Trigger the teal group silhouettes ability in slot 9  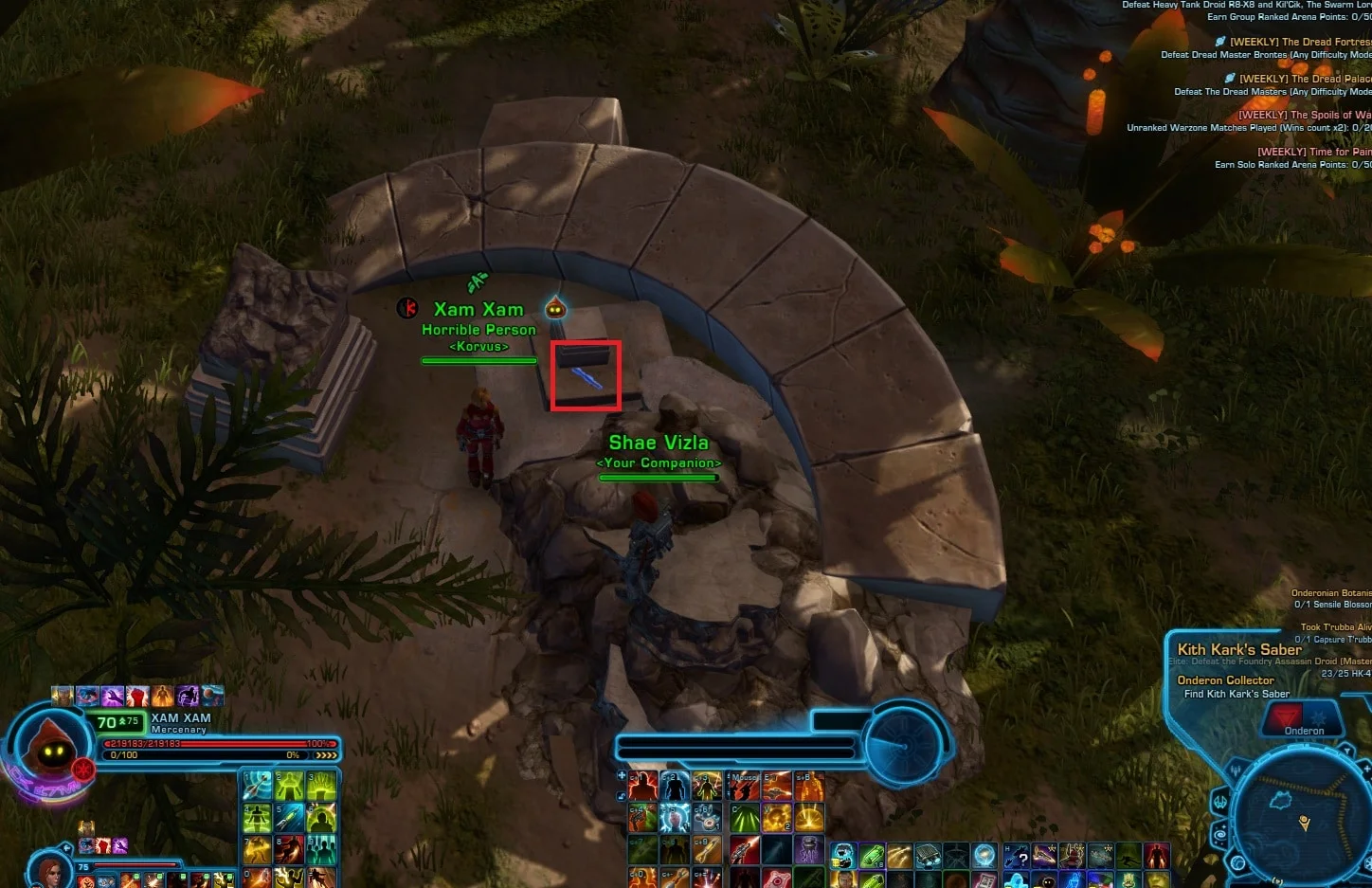click(321, 848)
